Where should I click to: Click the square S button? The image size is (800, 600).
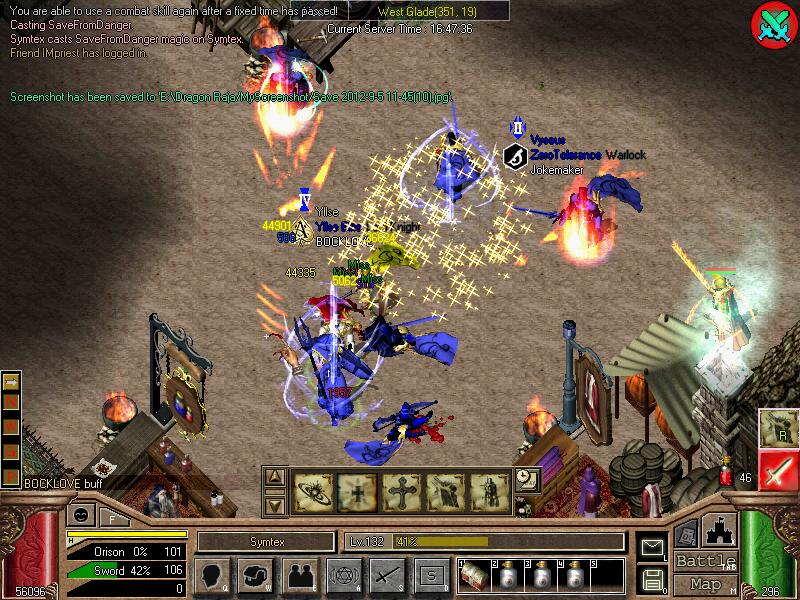tap(431, 576)
